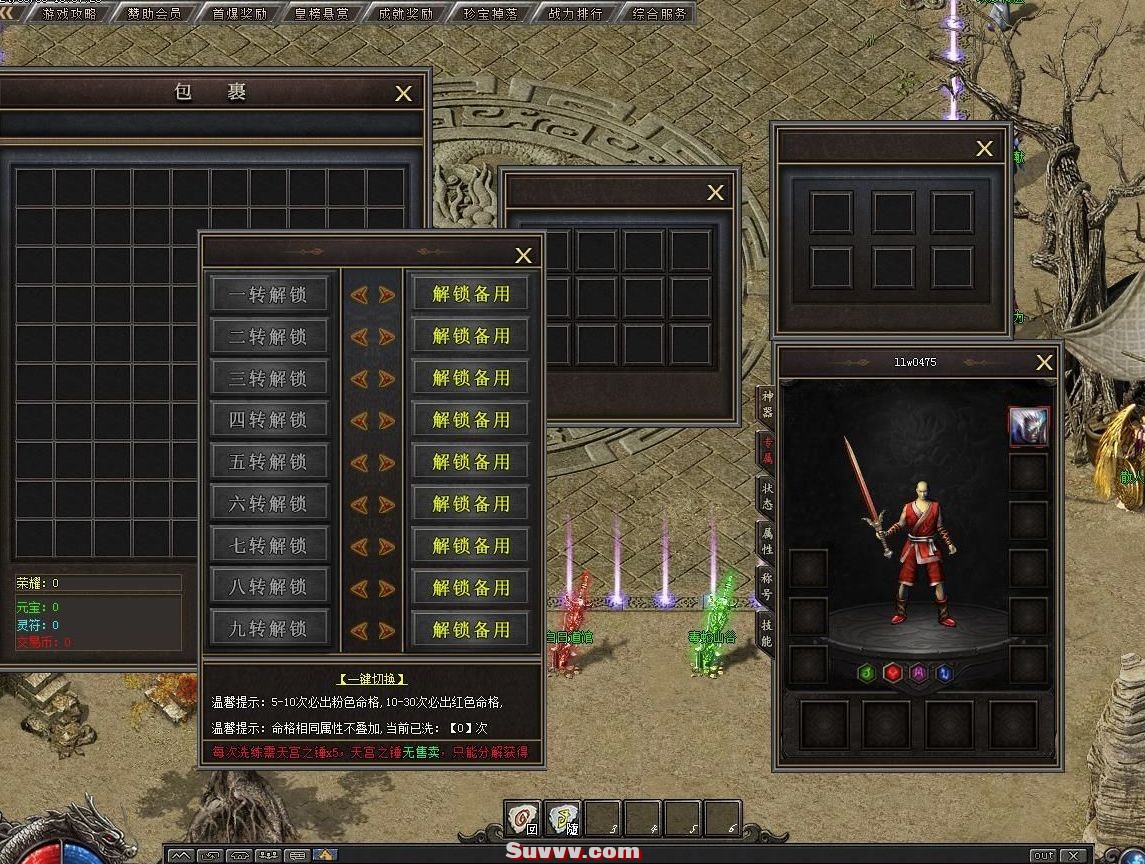Screen dimensions: 1145x864
Task: Switch to the 神器 artifact tab
Action: pos(767,405)
